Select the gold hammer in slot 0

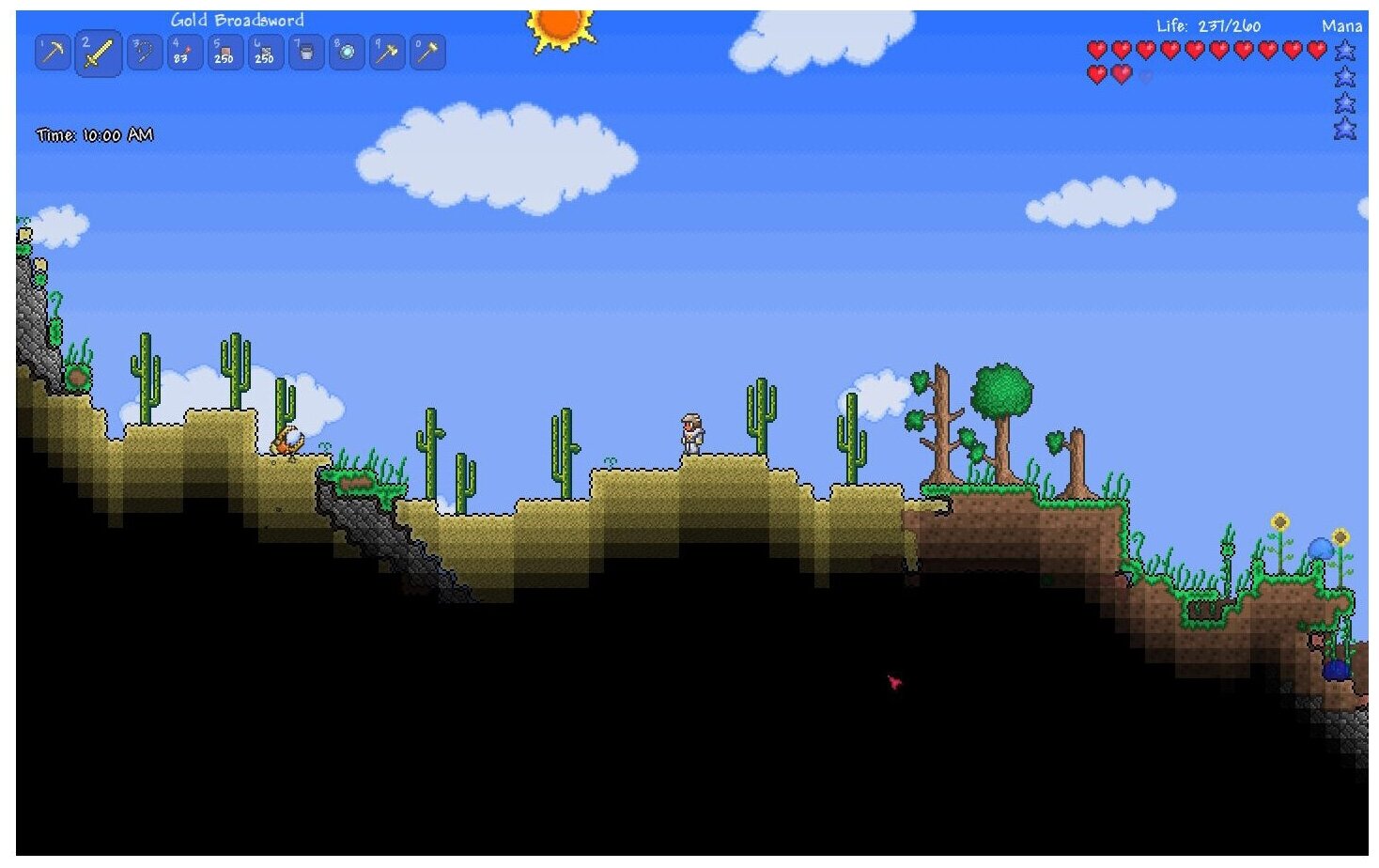coord(427,53)
